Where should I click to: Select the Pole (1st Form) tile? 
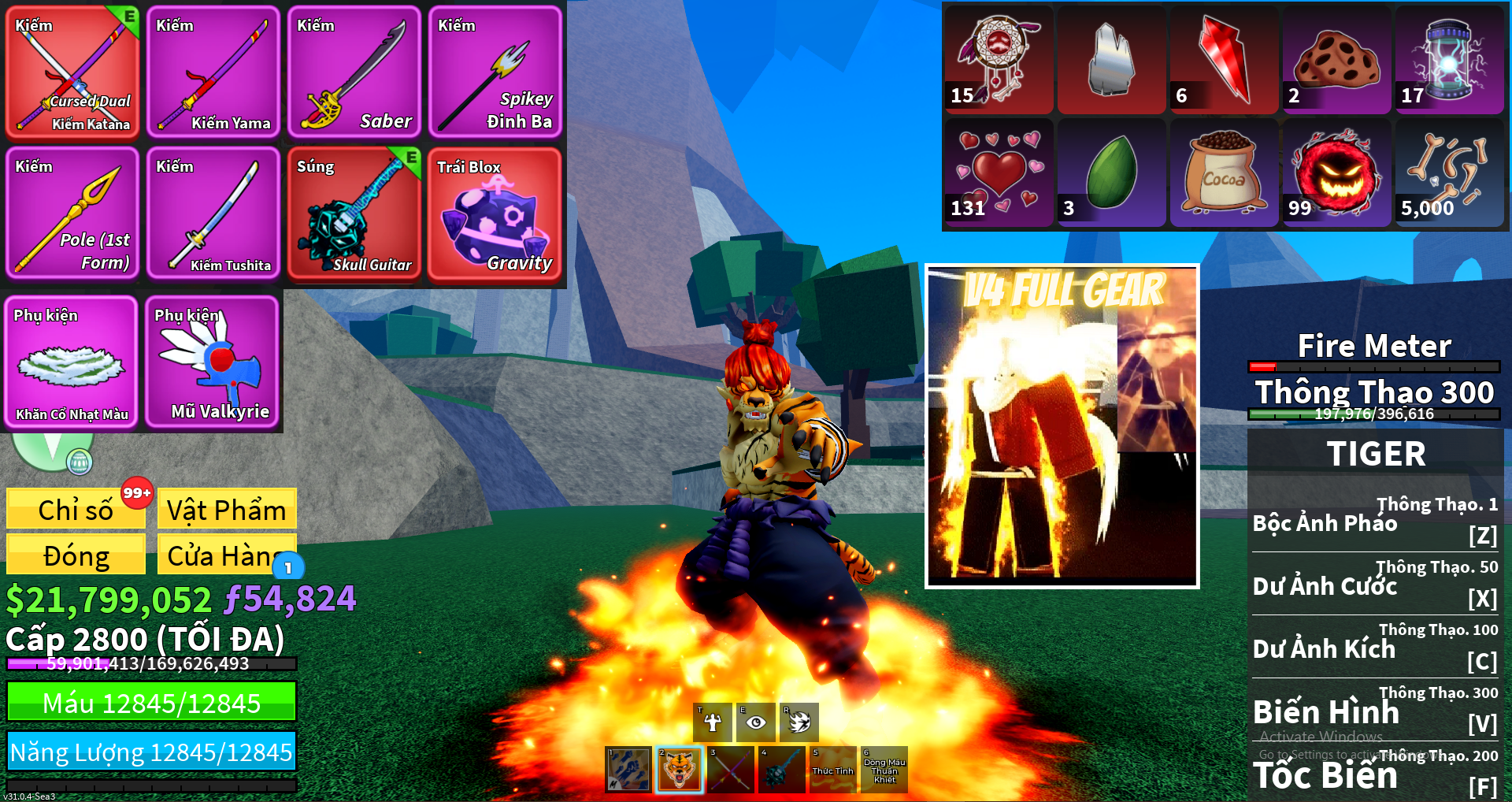[x=72, y=213]
